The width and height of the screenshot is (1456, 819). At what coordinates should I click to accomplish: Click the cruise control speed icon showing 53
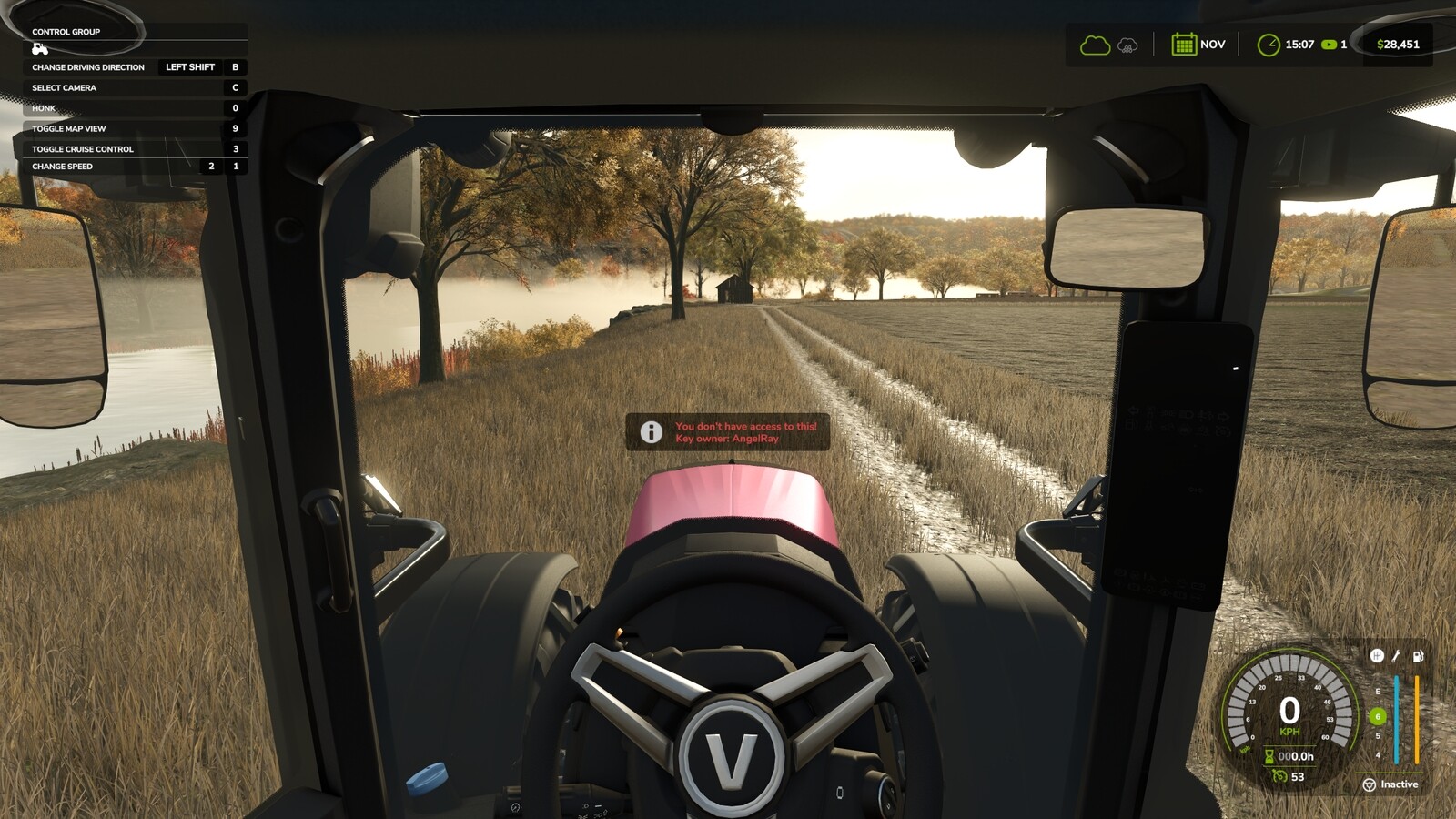click(1280, 775)
